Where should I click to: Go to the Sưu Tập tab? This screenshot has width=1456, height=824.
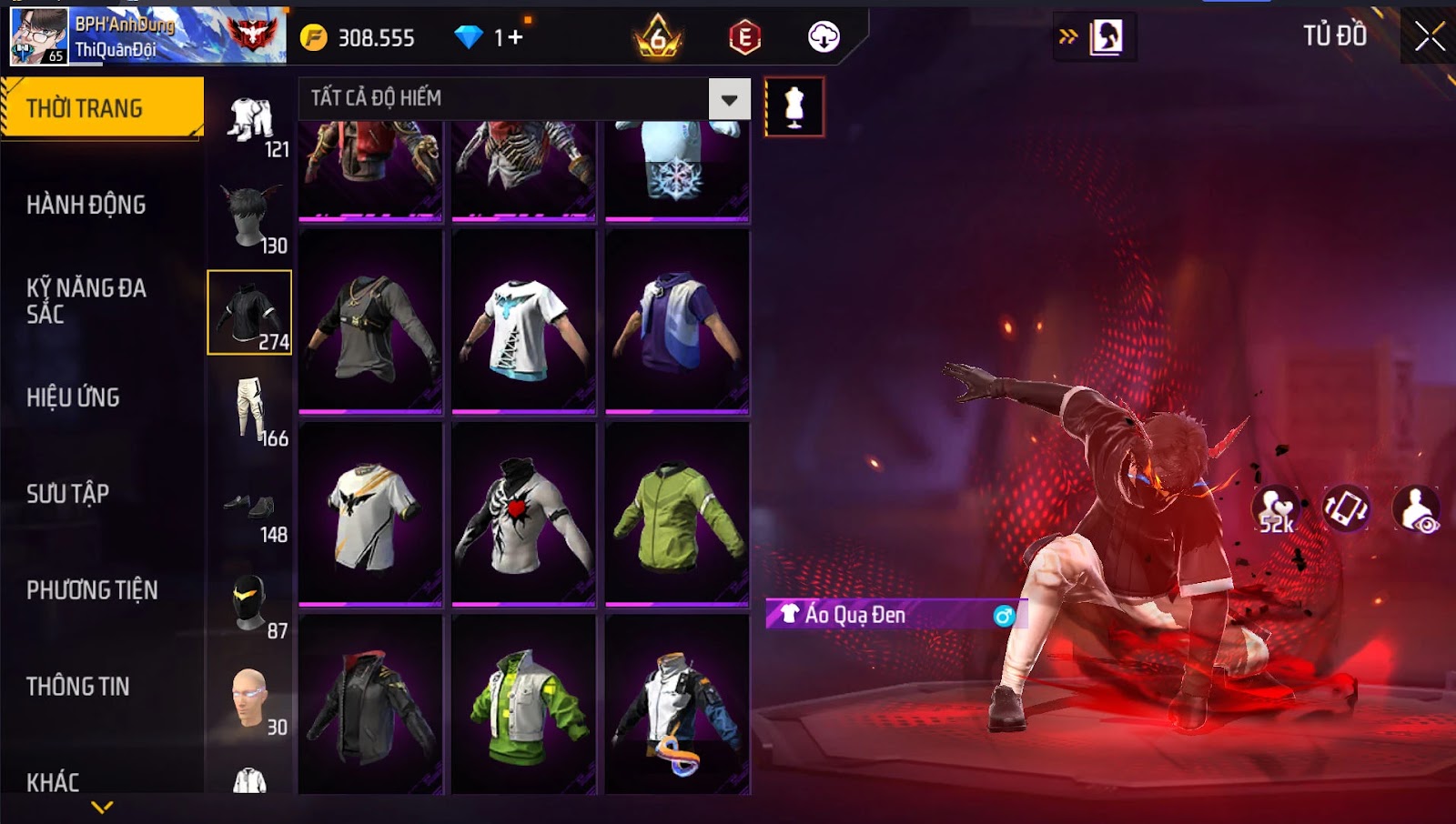[x=68, y=494]
